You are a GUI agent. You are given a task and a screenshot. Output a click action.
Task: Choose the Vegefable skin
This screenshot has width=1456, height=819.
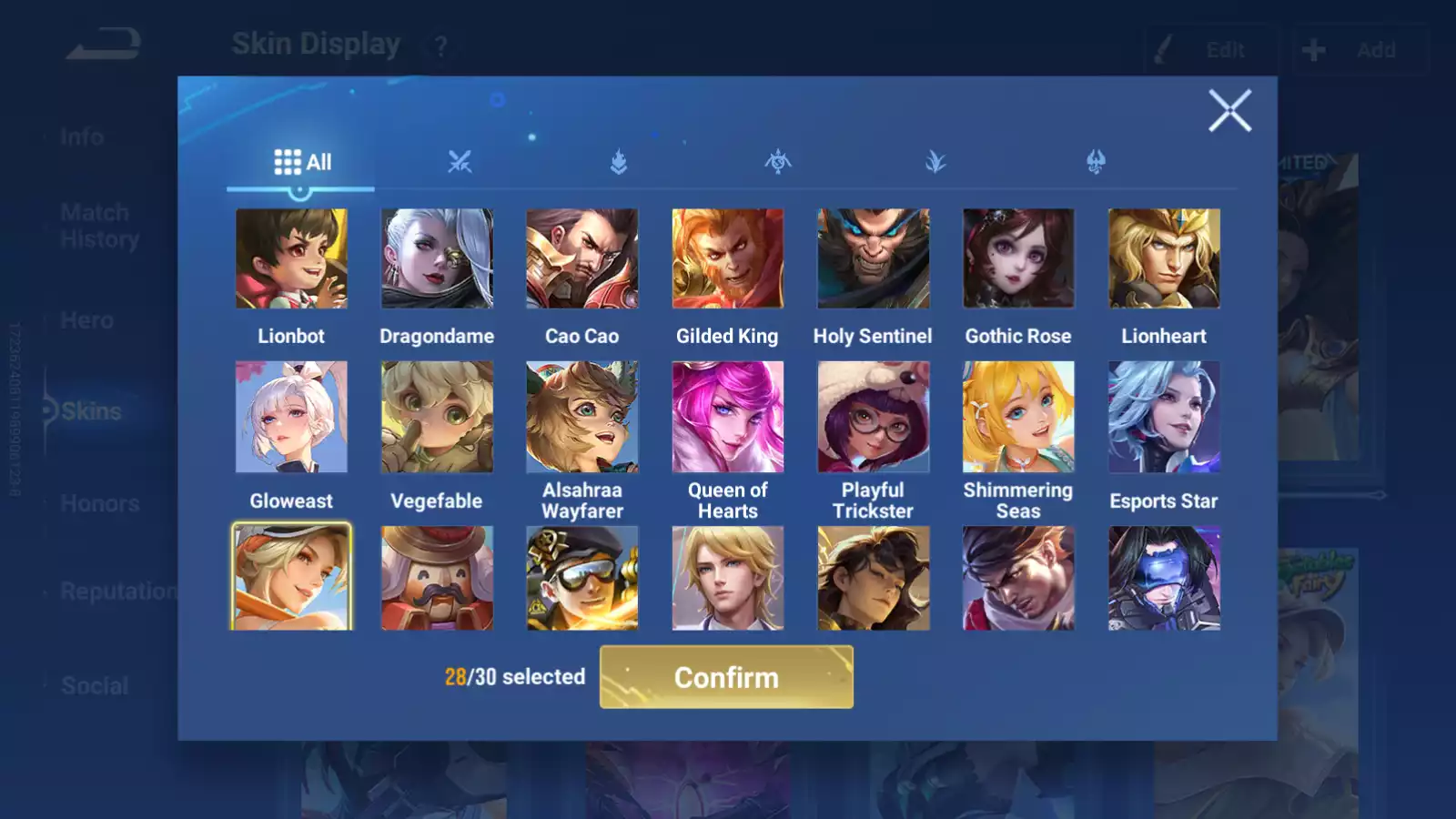[437, 417]
